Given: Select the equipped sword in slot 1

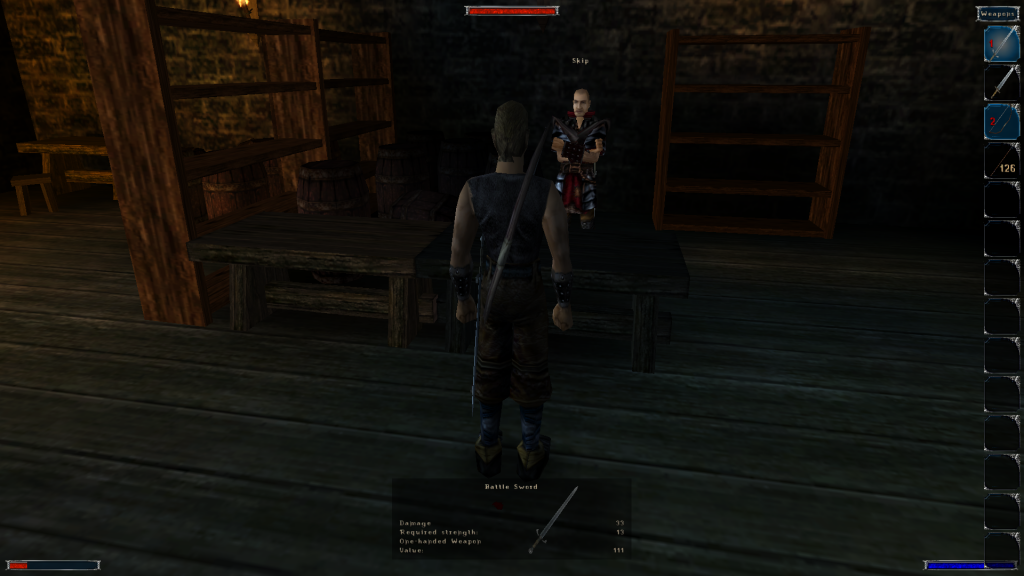Looking at the screenshot, I should click(1001, 43).
